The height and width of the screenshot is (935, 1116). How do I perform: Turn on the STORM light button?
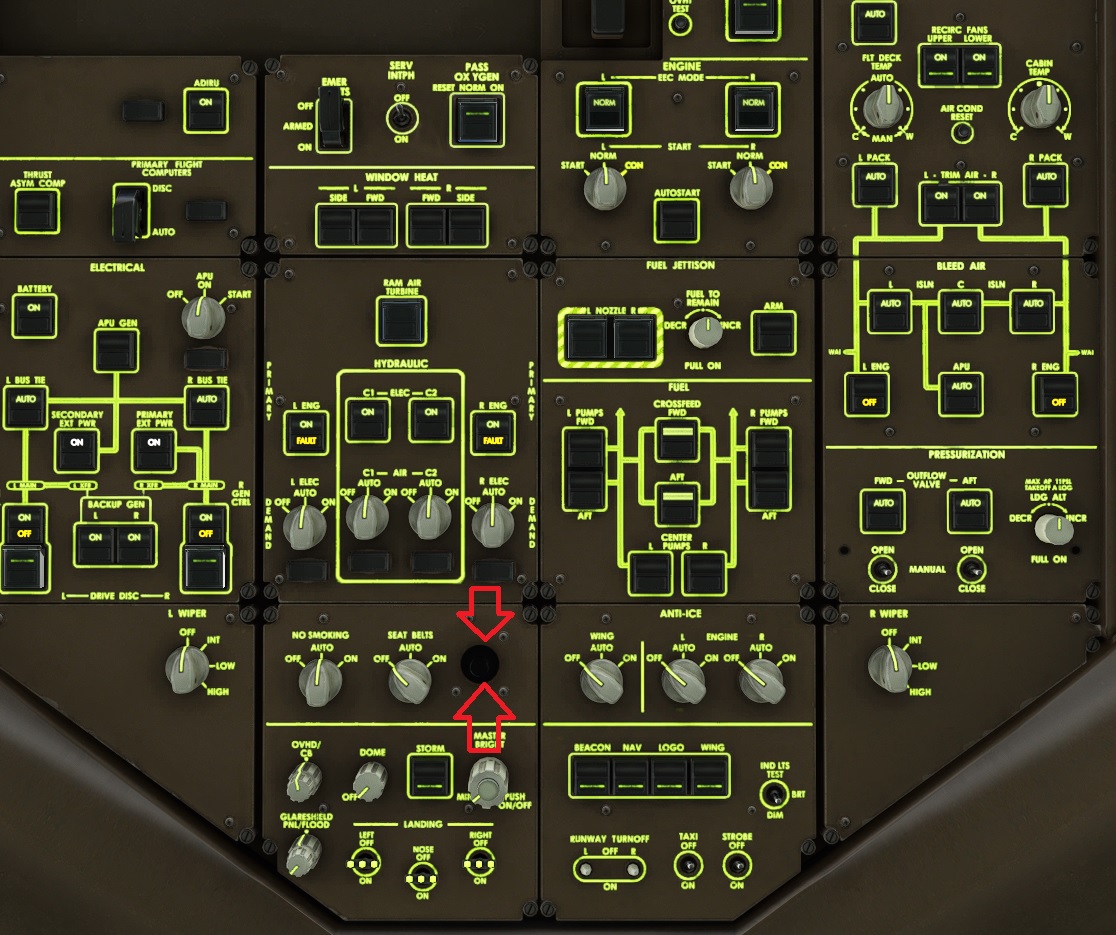(430, 773)
